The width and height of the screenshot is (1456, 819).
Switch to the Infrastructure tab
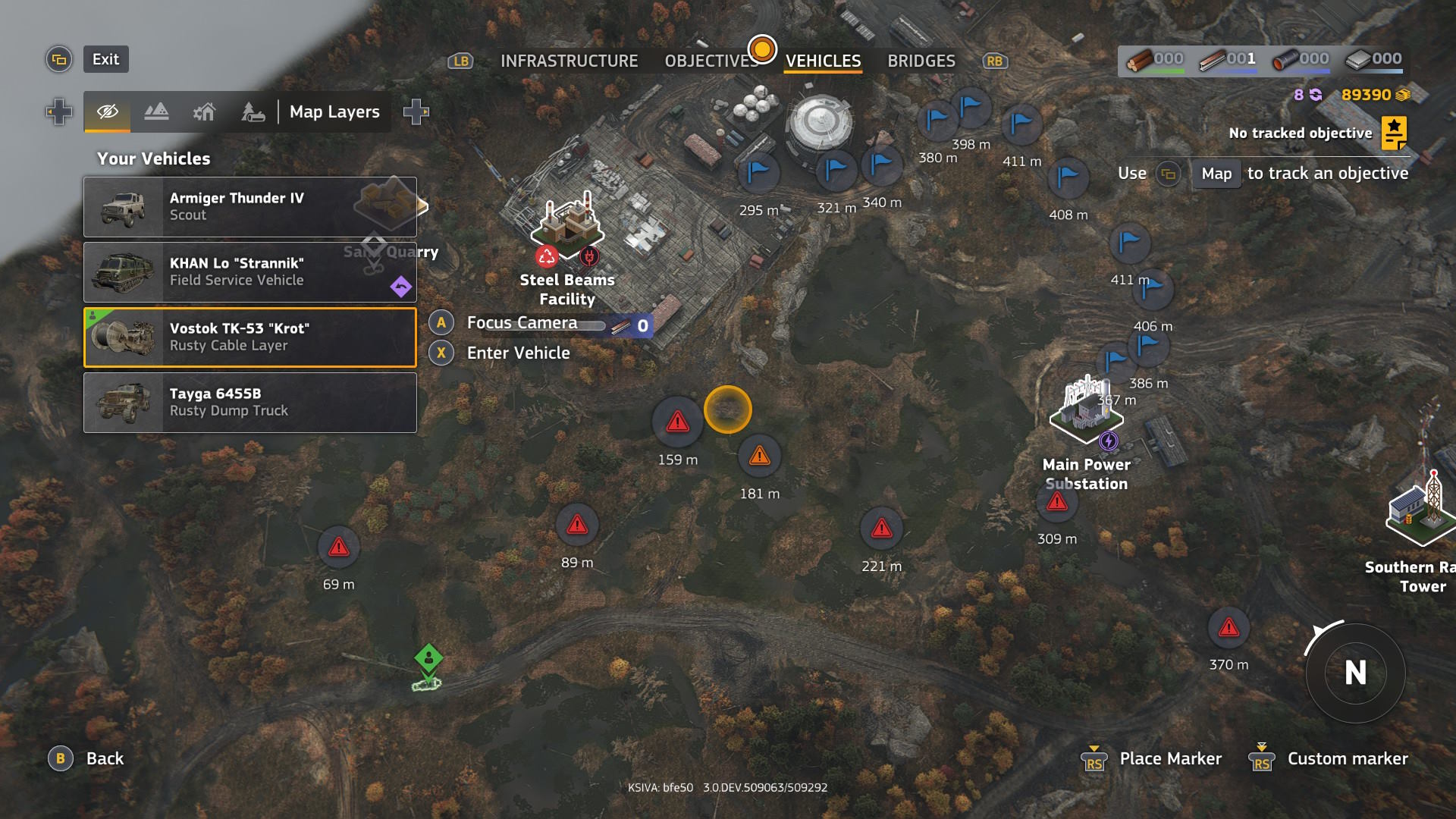[569, 61]
